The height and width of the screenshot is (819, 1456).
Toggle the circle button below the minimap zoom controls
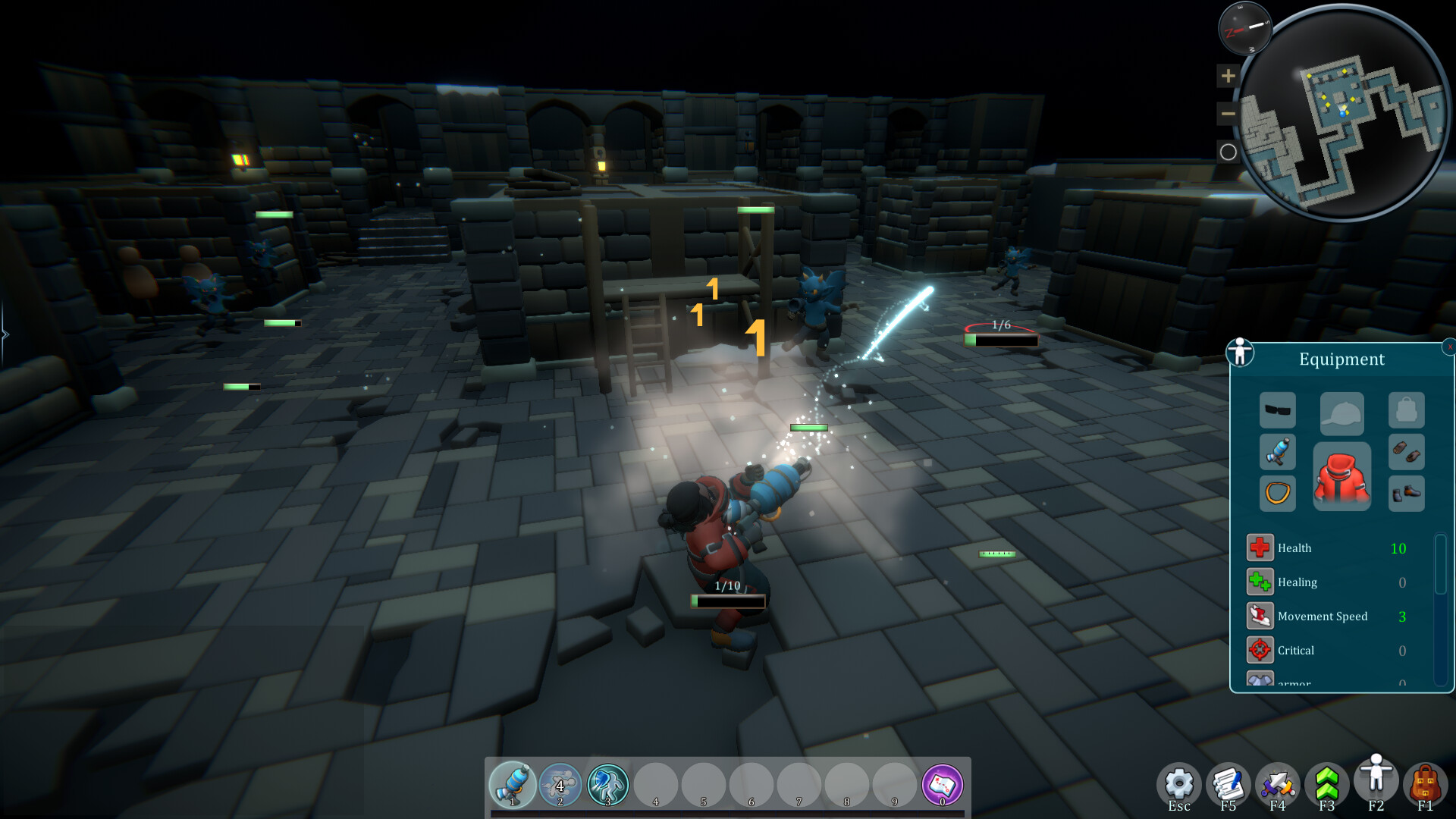(x=1228, y=152)
